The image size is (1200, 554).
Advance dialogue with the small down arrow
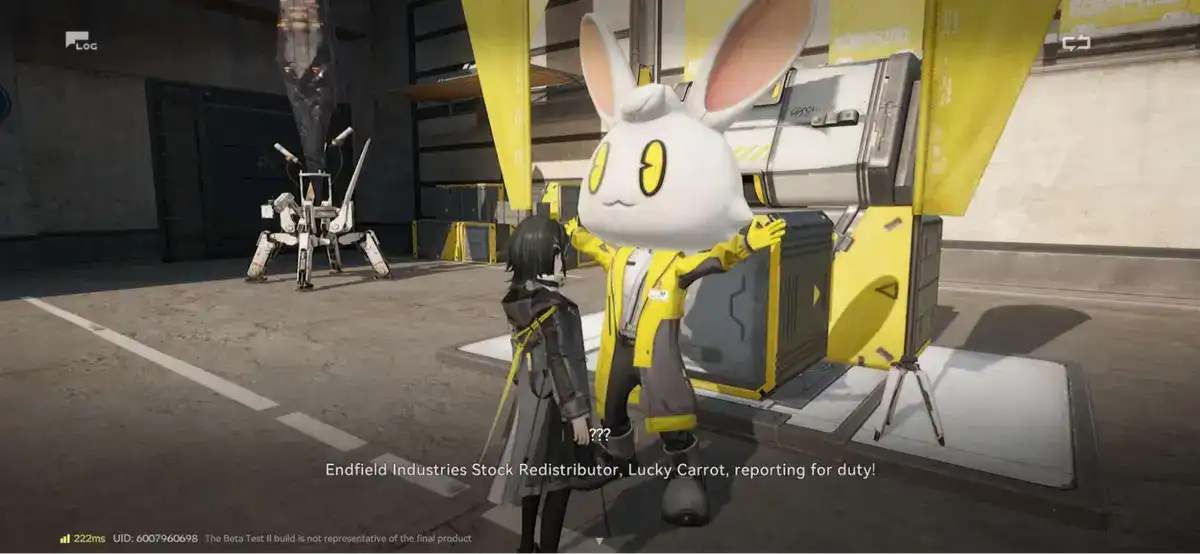[599, 541]
